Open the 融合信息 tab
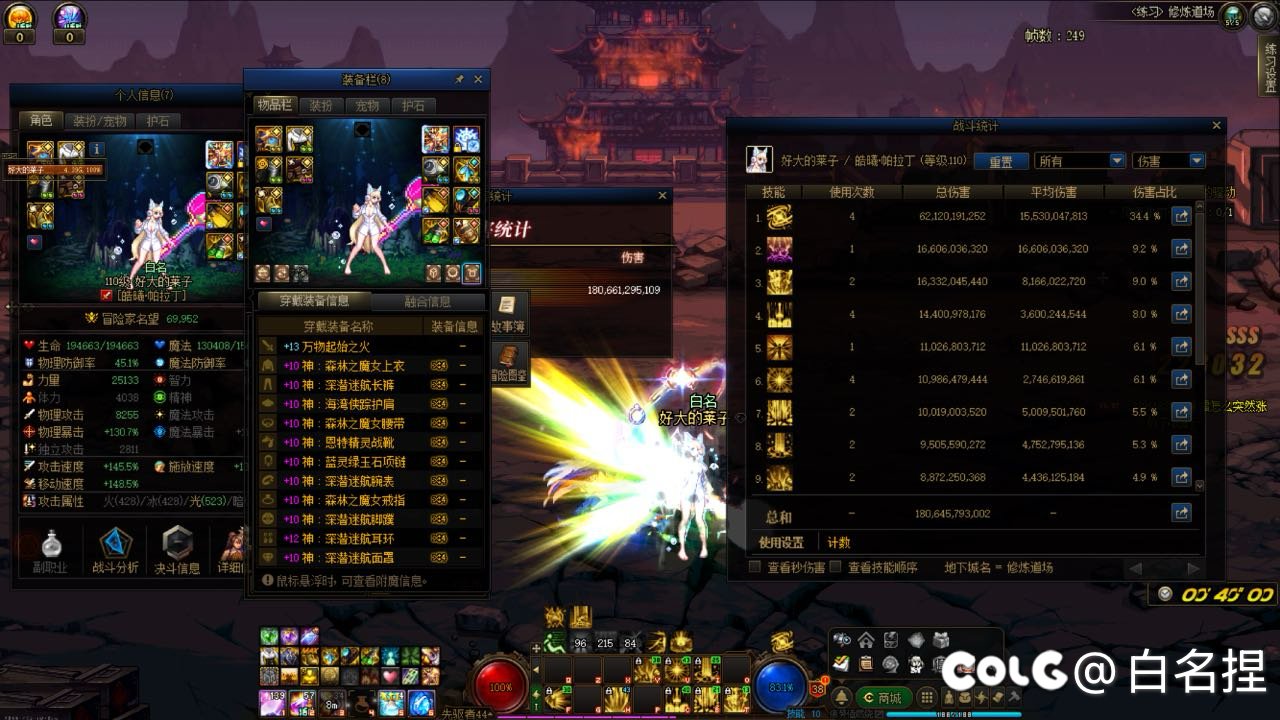 tap(427, 301)
